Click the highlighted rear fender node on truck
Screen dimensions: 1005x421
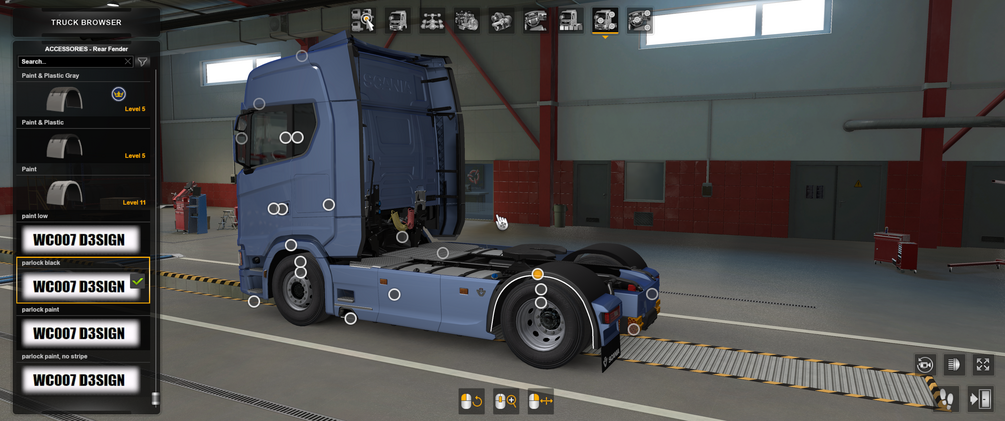(x=538, y=274)
